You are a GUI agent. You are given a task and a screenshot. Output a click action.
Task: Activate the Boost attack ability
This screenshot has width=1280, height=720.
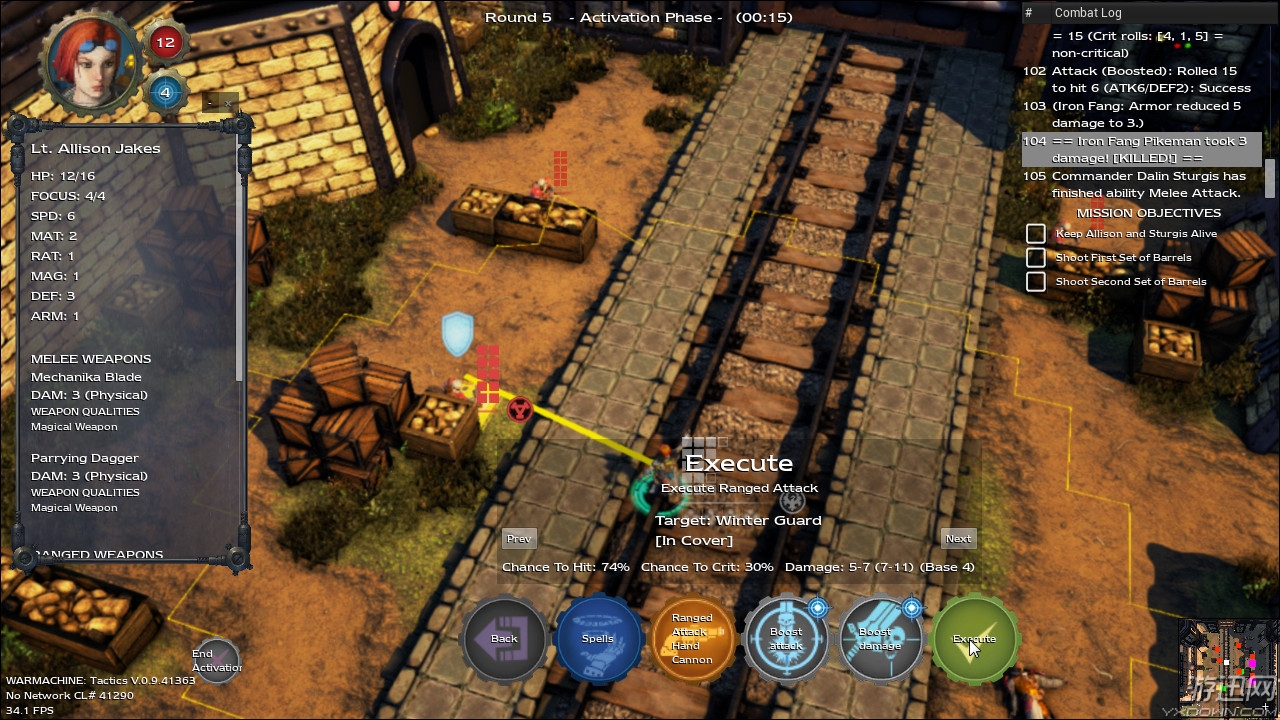786,639
